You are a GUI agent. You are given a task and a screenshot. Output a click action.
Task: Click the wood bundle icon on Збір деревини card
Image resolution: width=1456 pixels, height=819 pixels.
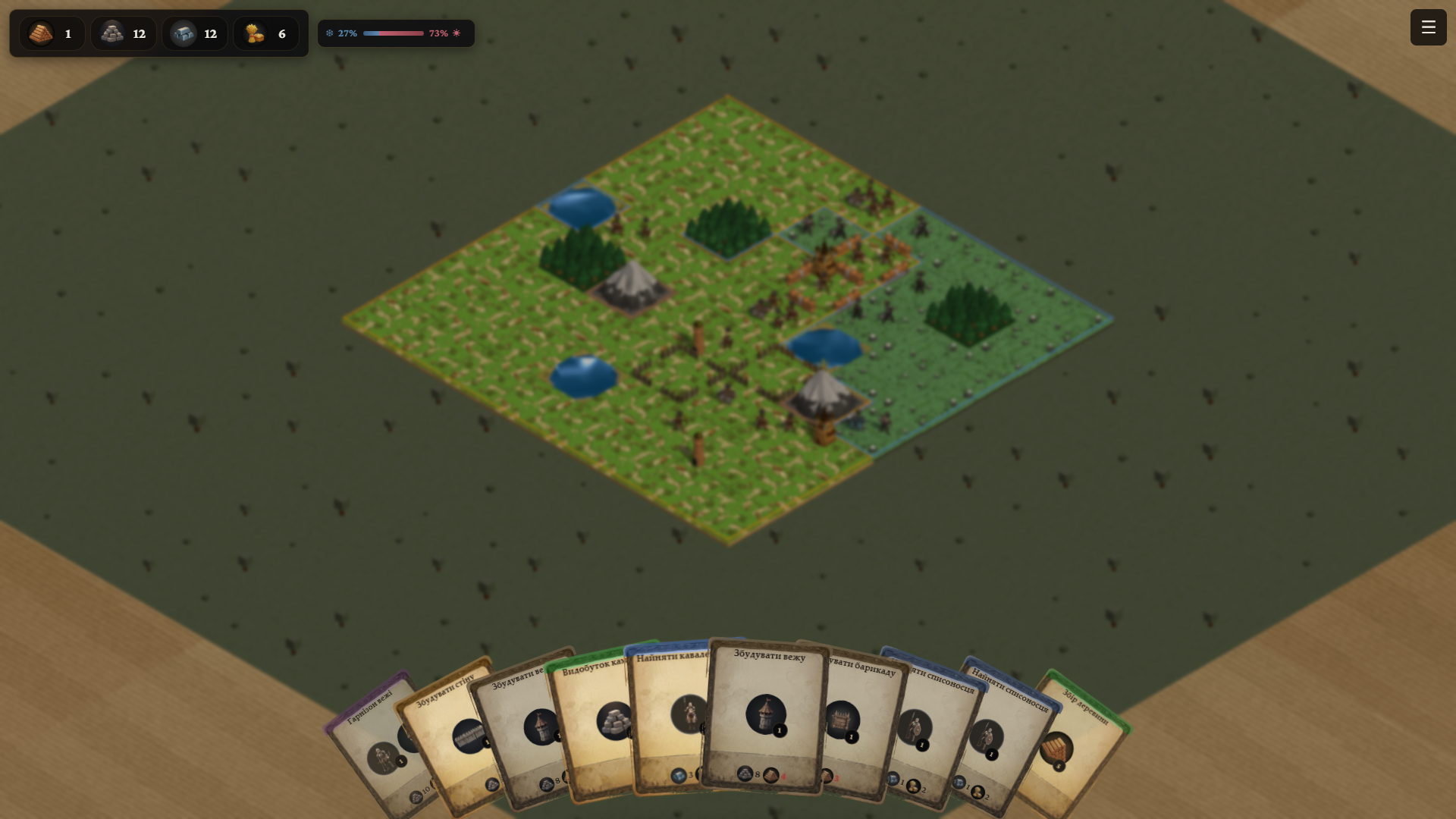point(1059,747)
